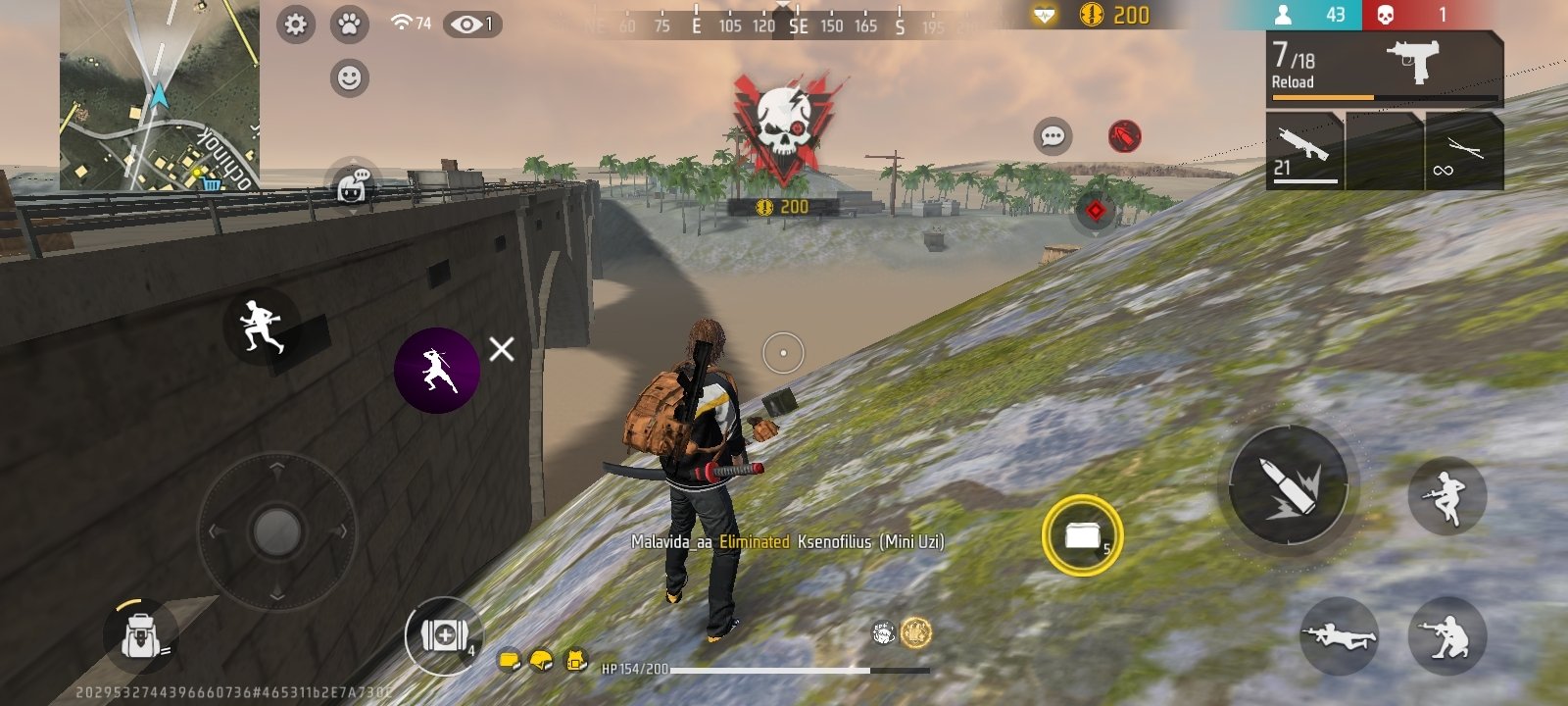Open the robot voice chat icon
This screenshot has height=706, width=1568.
pyautogui.click(x=352, y=185)
